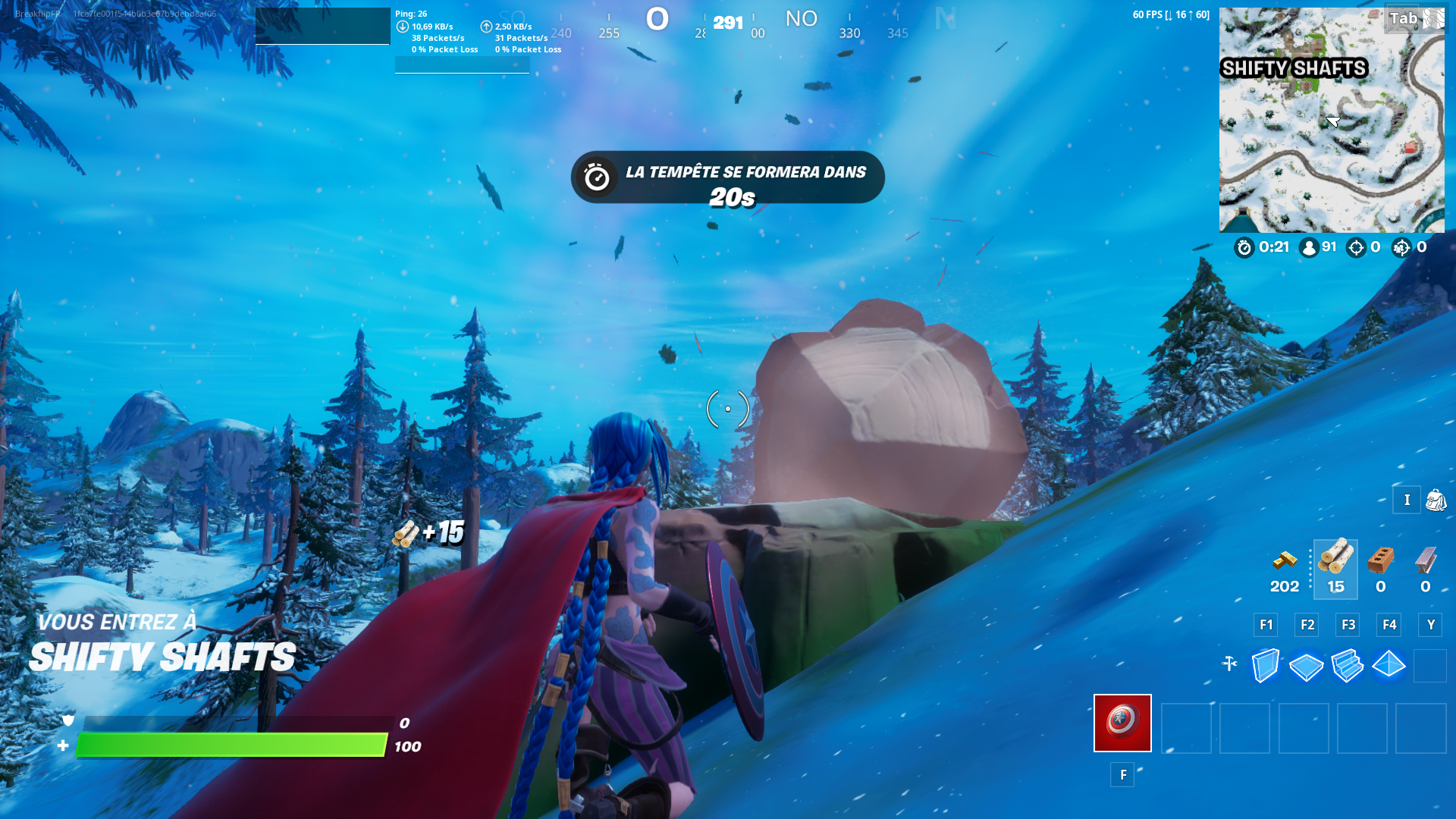Click the metal material icon
This screenshot has height=819, width=1456.
click(1424, 561)
